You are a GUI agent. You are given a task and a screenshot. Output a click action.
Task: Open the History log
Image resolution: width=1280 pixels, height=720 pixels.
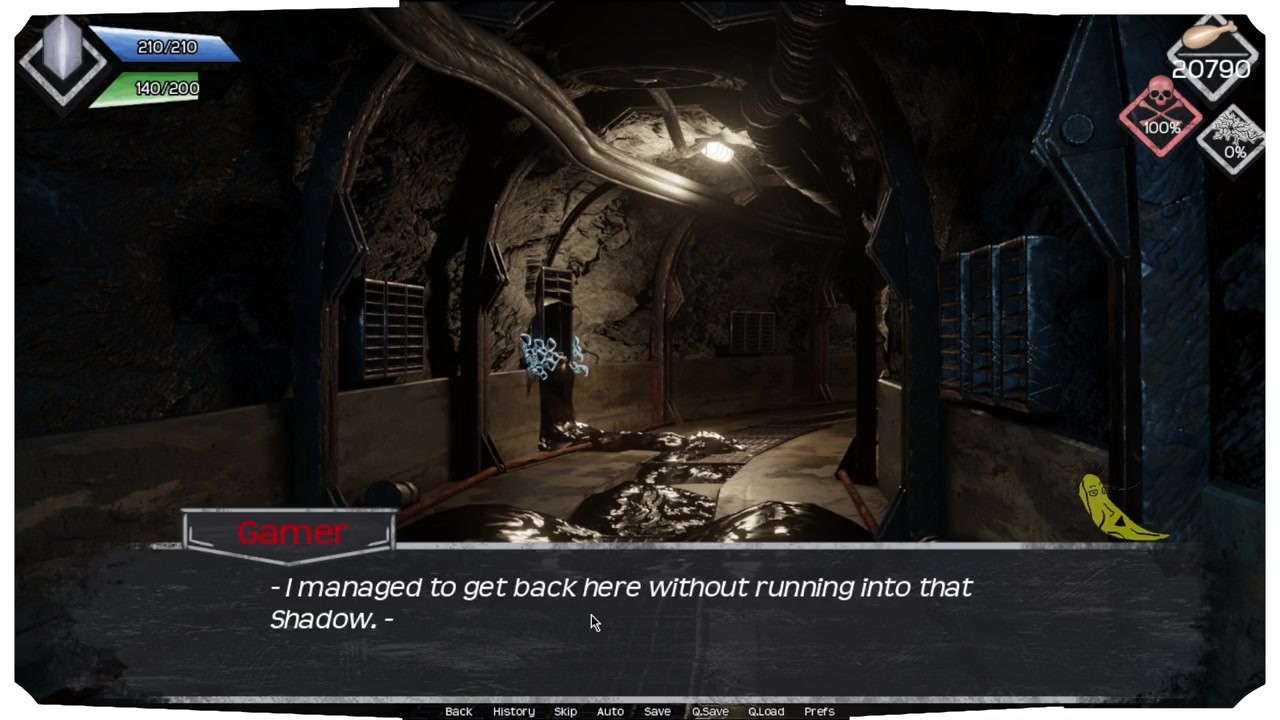click(513, 711)
